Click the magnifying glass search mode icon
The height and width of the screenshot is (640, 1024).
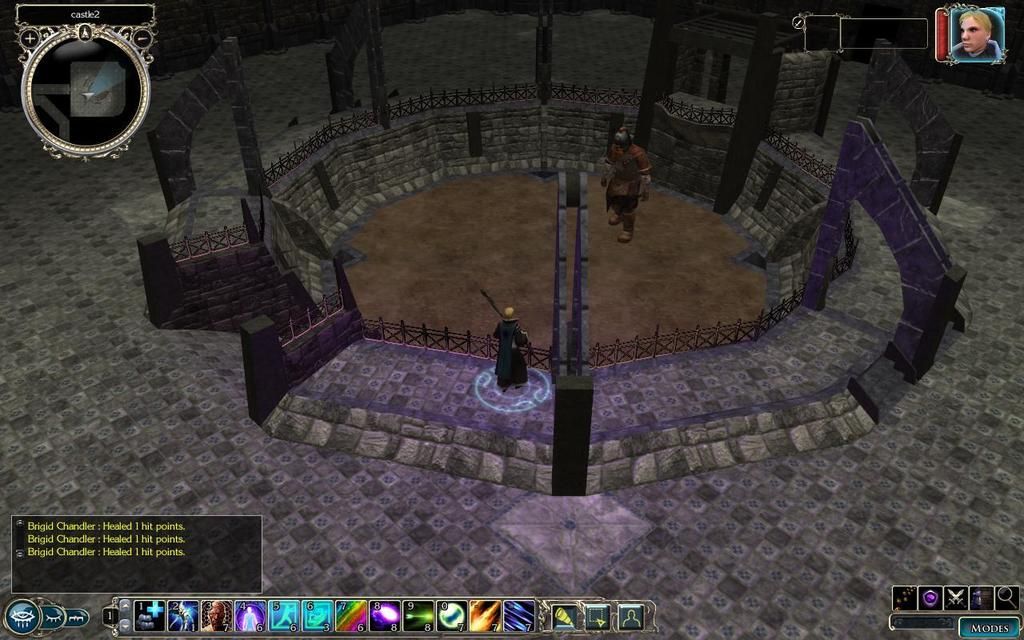tap(1007, 598)
